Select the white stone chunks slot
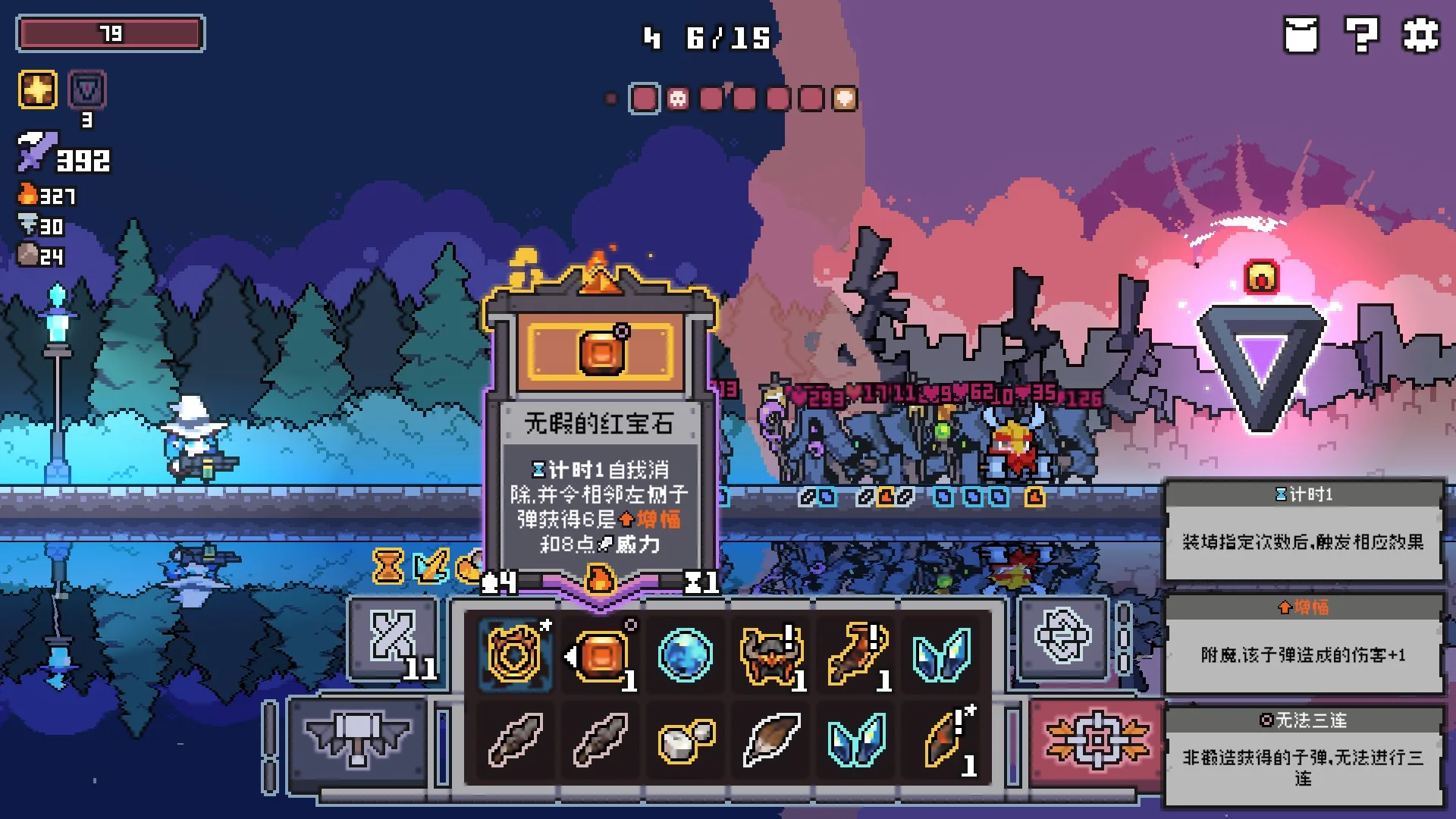The image size is (1456, 819). [686, 740]
